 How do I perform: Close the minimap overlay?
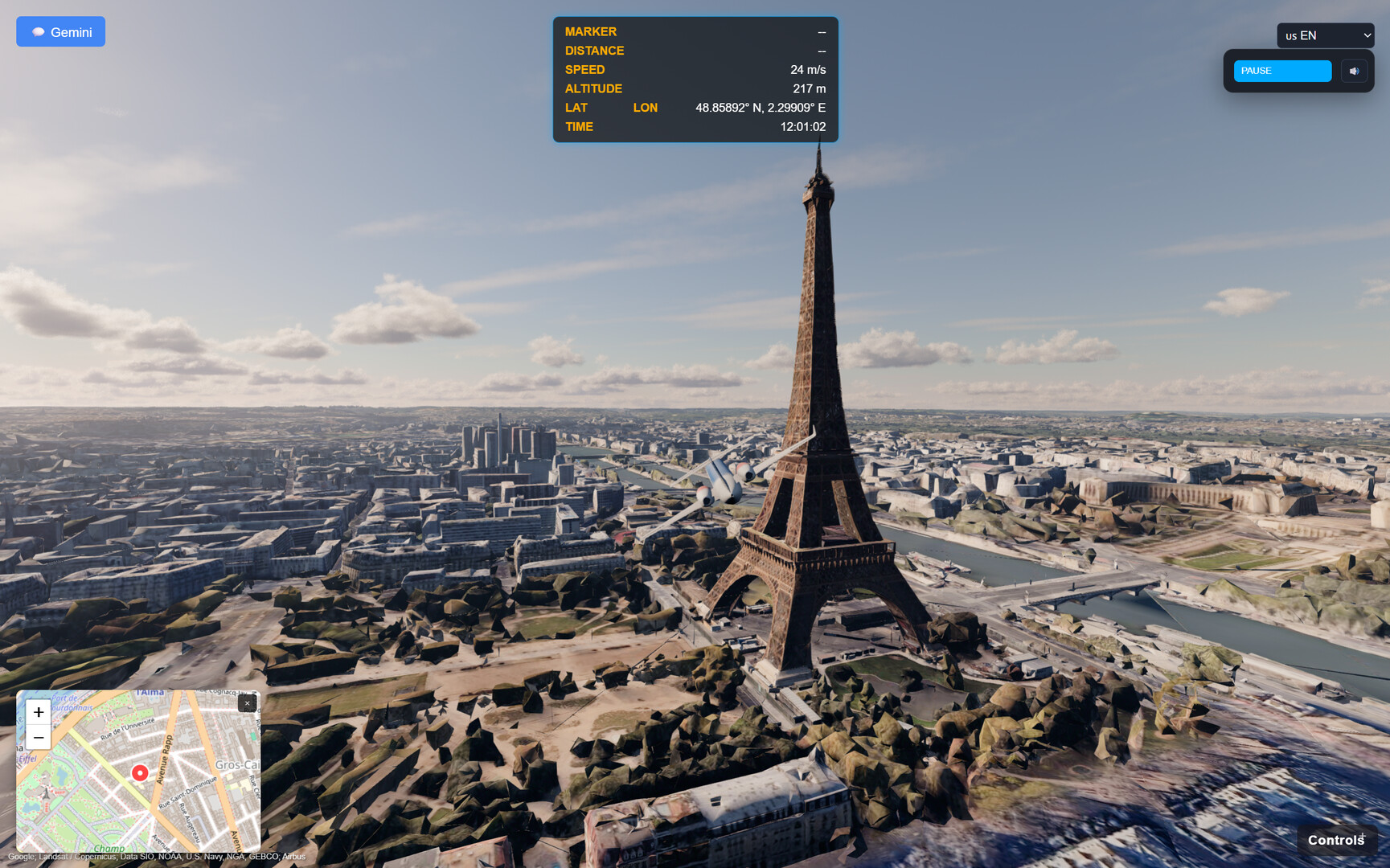coord(247,703)
